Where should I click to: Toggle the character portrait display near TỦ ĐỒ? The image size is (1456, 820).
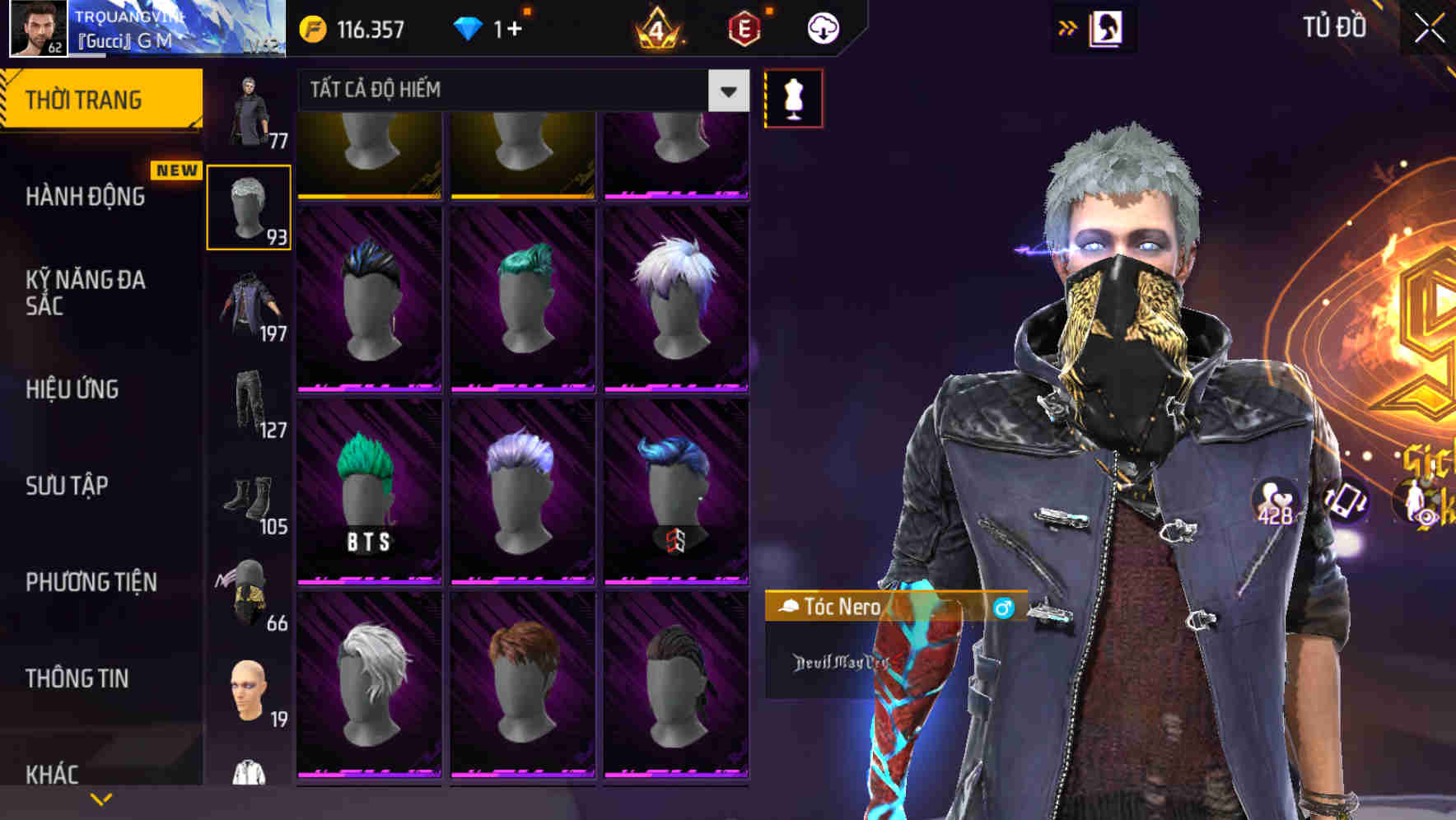[1108, 26]
